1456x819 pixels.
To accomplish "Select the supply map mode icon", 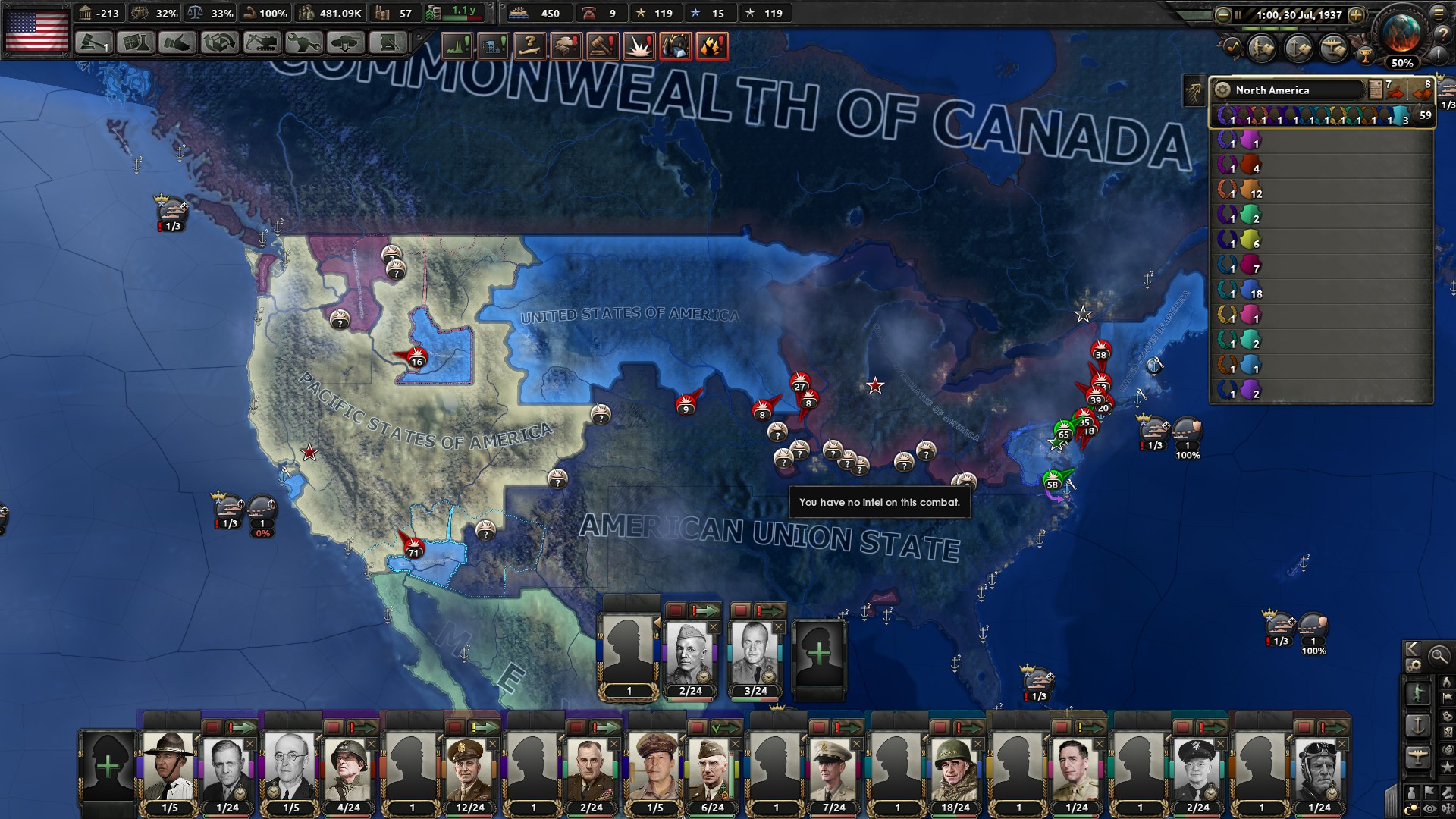I will click(x=1447, y=717).
